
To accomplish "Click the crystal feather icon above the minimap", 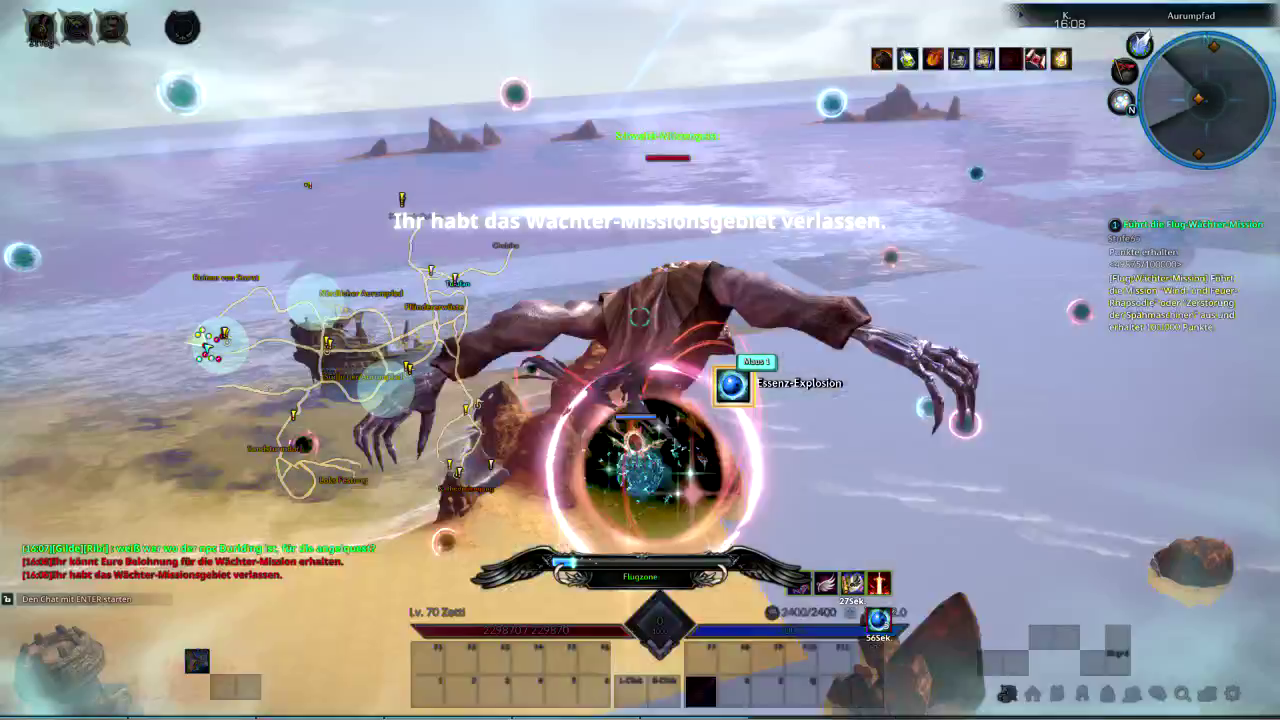I will (x=1139, y=44).
